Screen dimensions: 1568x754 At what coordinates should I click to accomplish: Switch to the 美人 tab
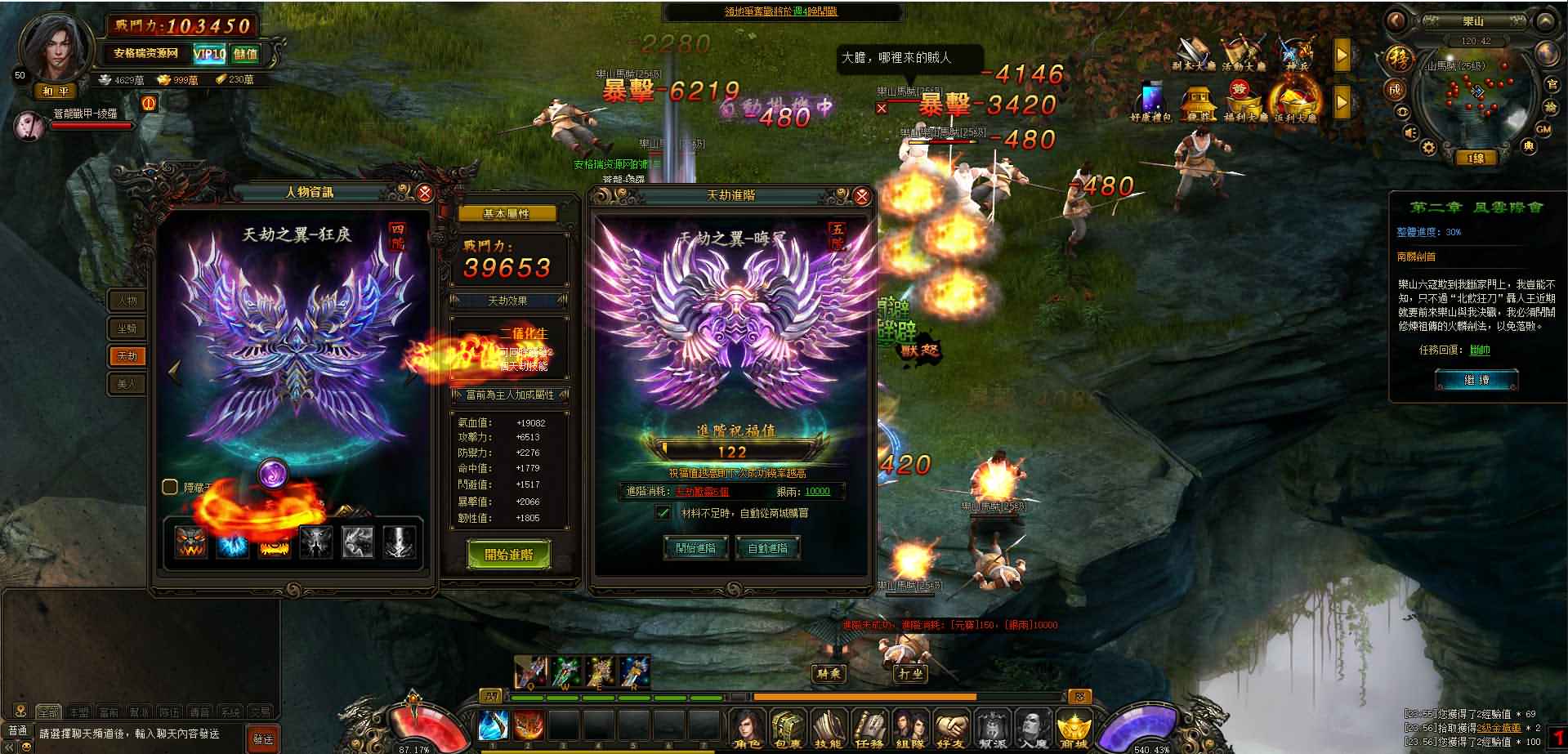coord(127,383)
